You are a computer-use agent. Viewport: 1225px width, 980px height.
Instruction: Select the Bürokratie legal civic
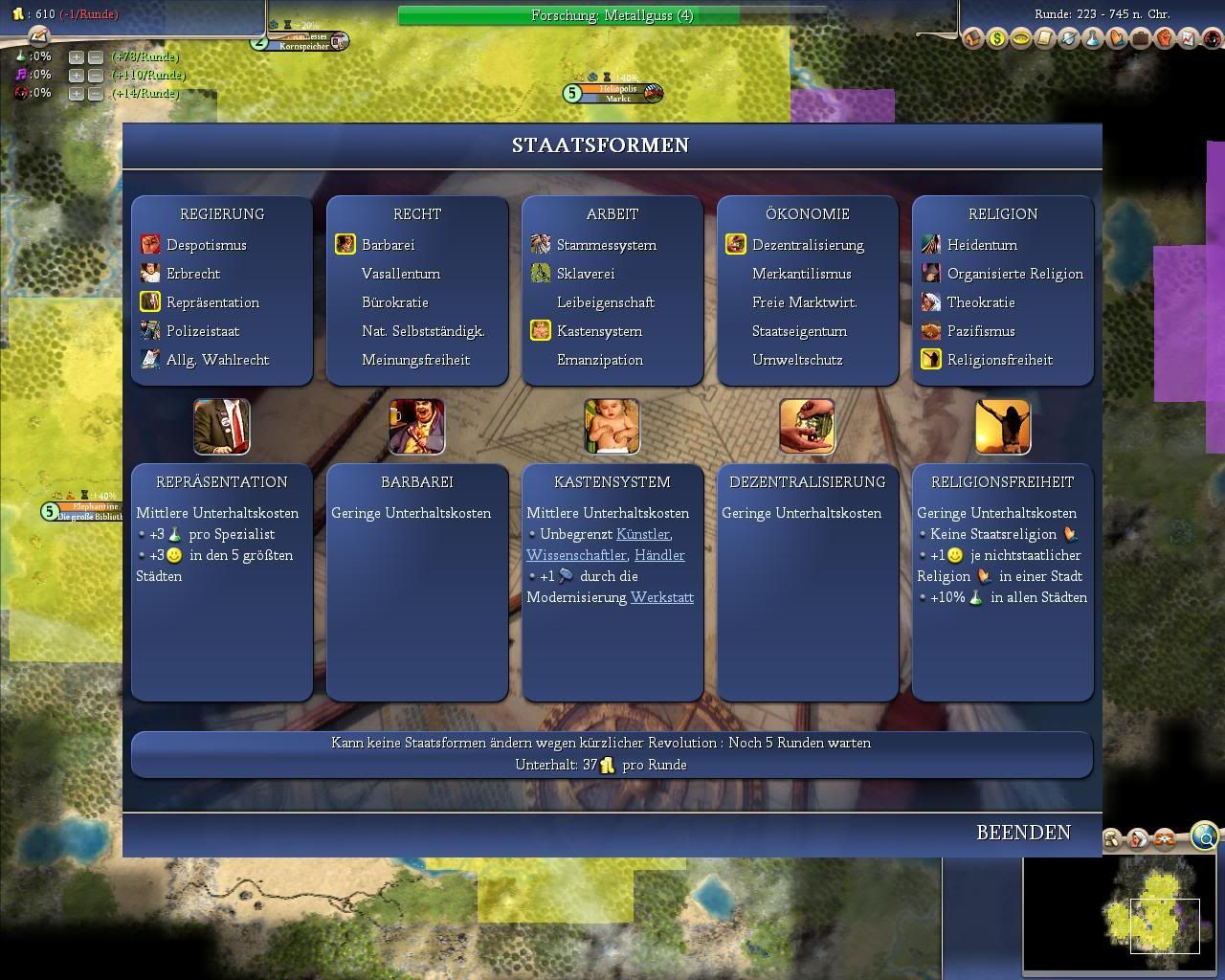coord(394,302)
